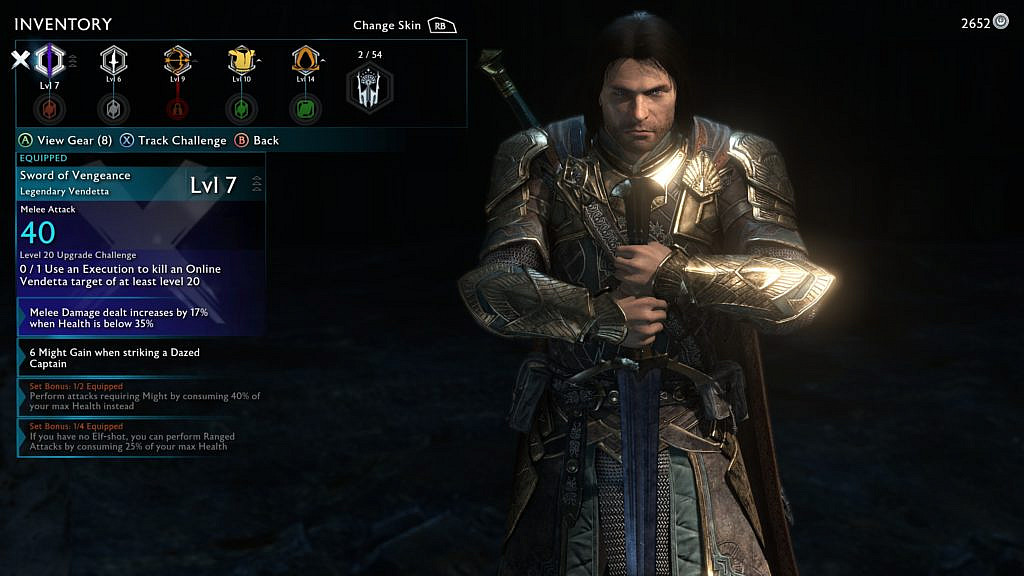Click the locked red gem slot under the bow
Viewport: 1024px width, 576px height.
pos(177,107)
